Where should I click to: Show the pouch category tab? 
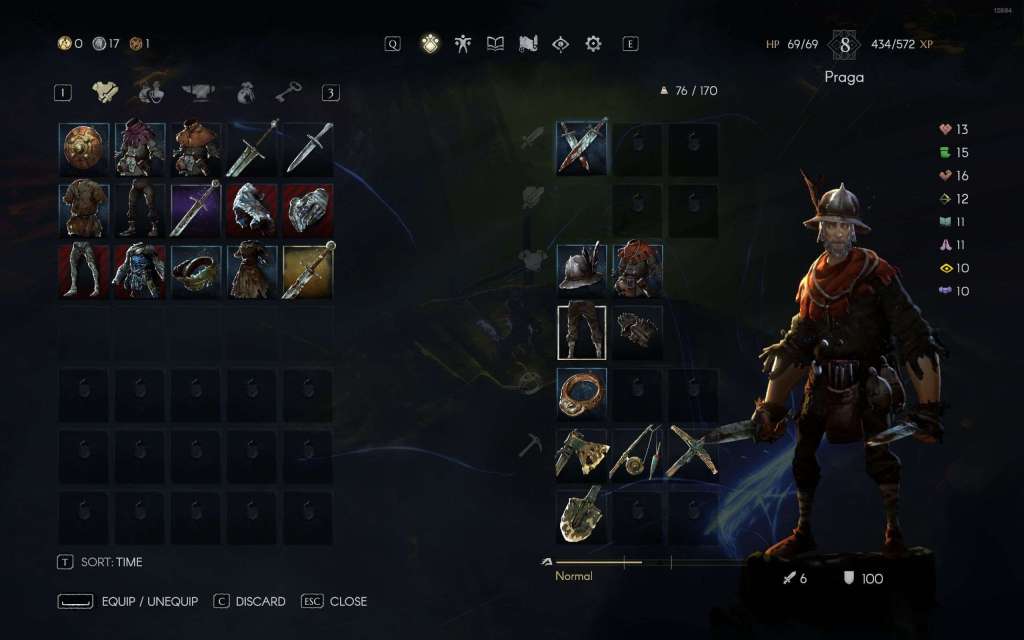(246, 93)
